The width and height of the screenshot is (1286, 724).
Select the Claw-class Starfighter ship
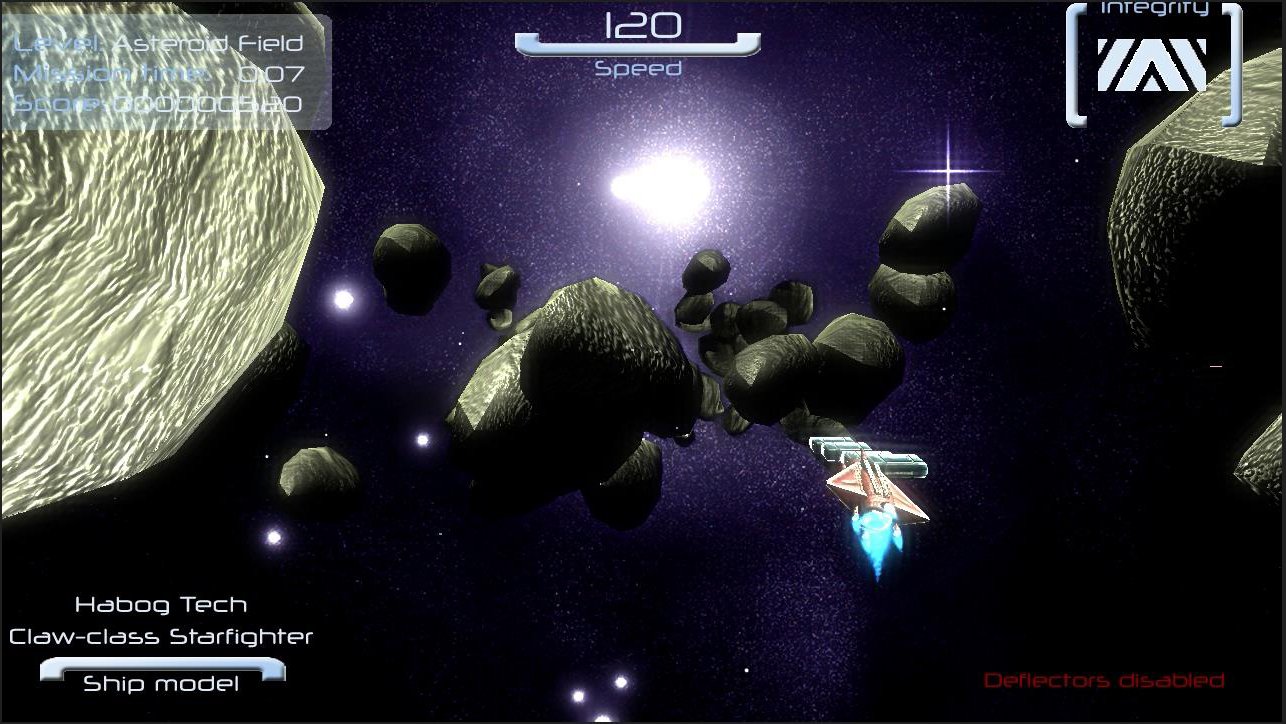click(162, 636)
